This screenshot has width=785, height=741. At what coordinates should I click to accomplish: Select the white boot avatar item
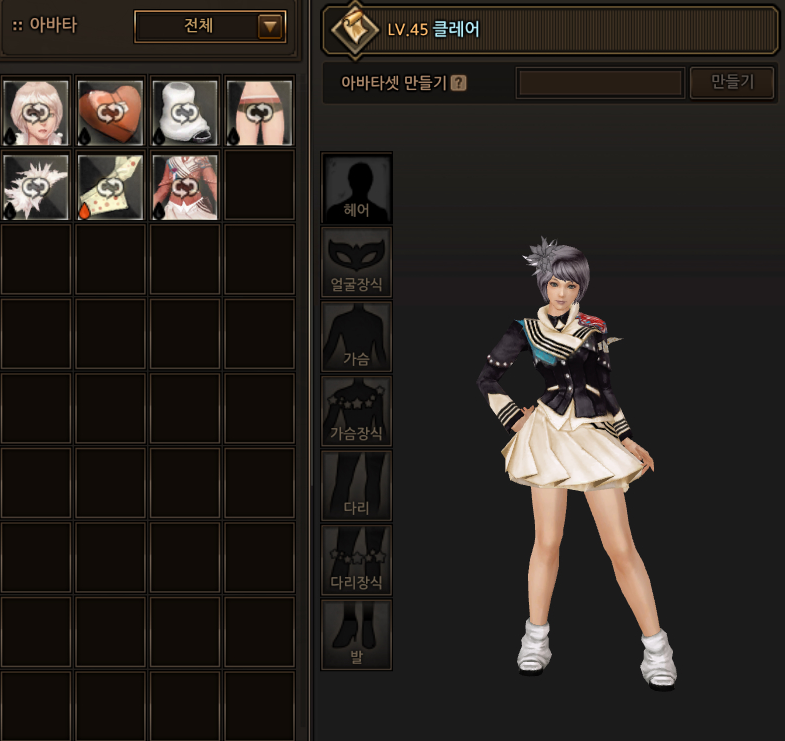pyautogui.click(x=185, y=113)
